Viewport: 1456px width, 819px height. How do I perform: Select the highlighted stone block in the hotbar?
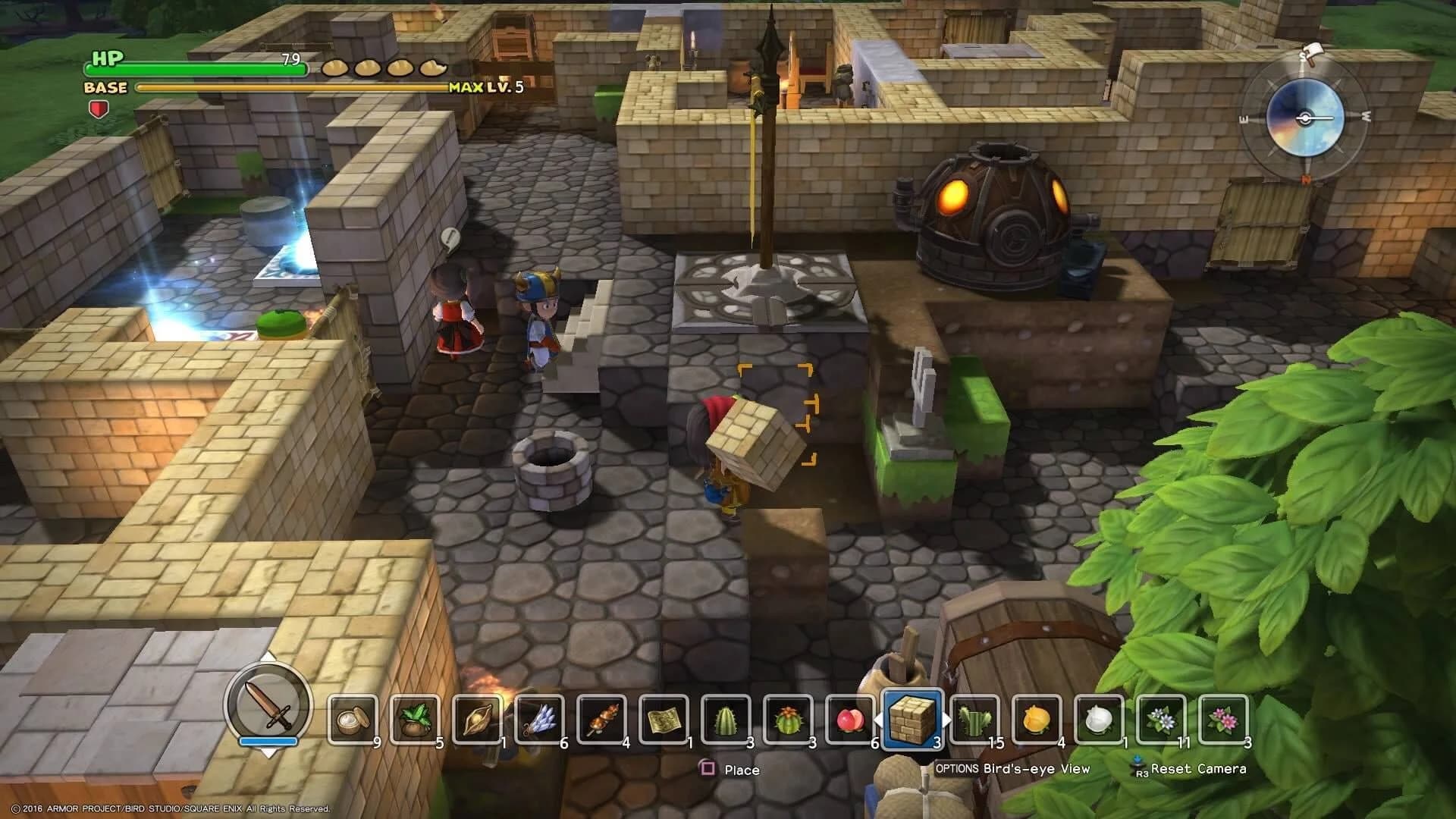tap(912, 719)
